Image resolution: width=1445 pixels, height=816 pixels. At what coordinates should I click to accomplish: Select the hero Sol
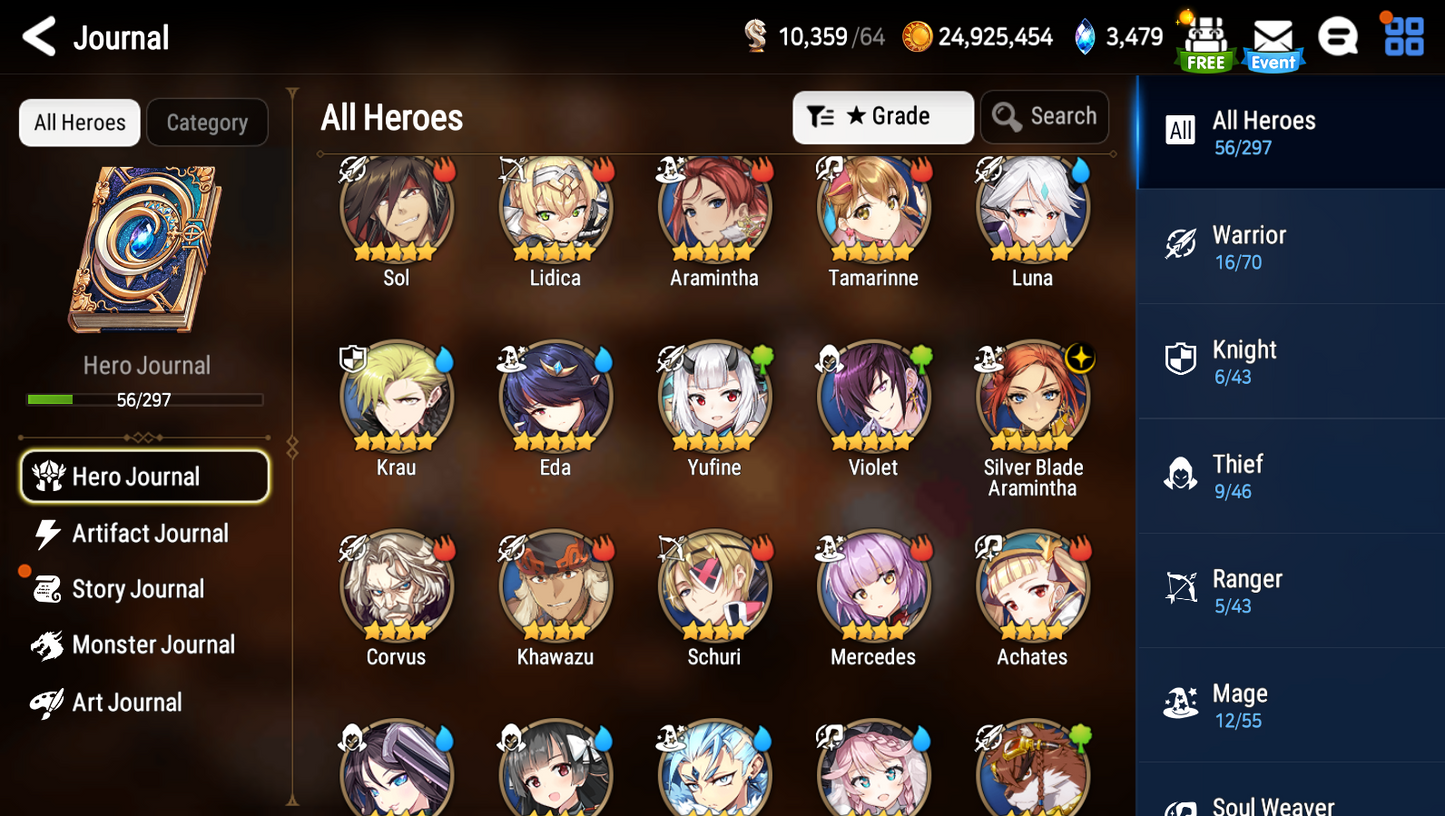coord(396,210)
